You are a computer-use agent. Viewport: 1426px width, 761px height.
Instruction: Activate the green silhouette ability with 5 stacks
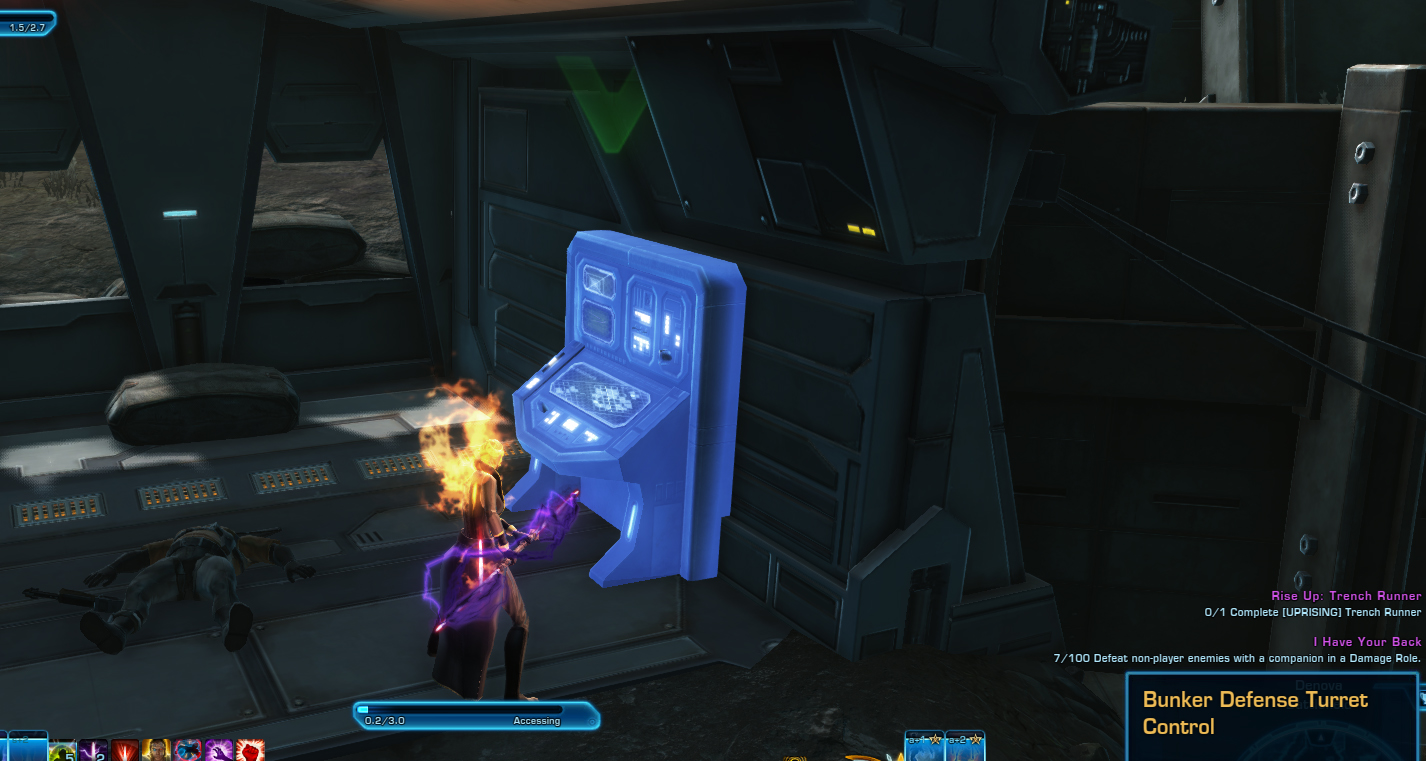(62, 751)
